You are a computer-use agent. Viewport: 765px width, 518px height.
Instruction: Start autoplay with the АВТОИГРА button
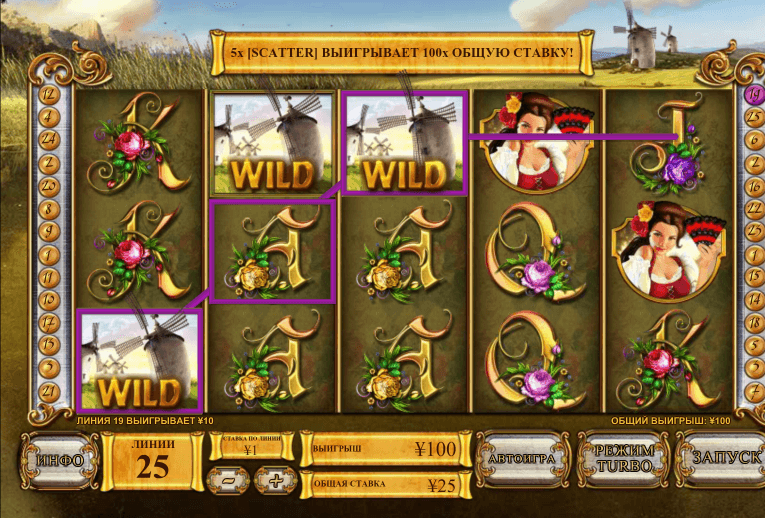click(520, 461)
